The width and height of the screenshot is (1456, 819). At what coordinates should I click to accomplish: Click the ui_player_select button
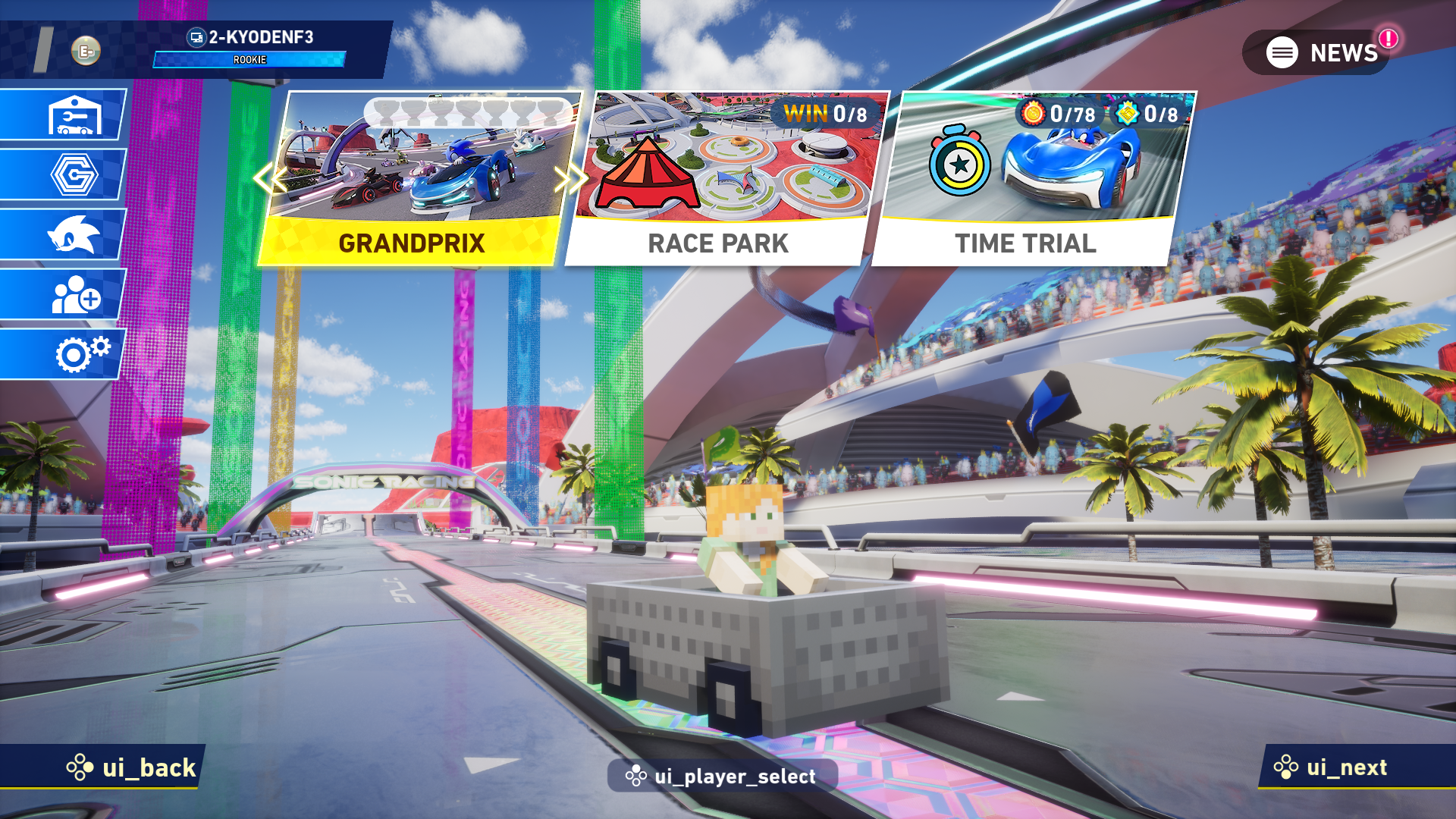point(722,776)
